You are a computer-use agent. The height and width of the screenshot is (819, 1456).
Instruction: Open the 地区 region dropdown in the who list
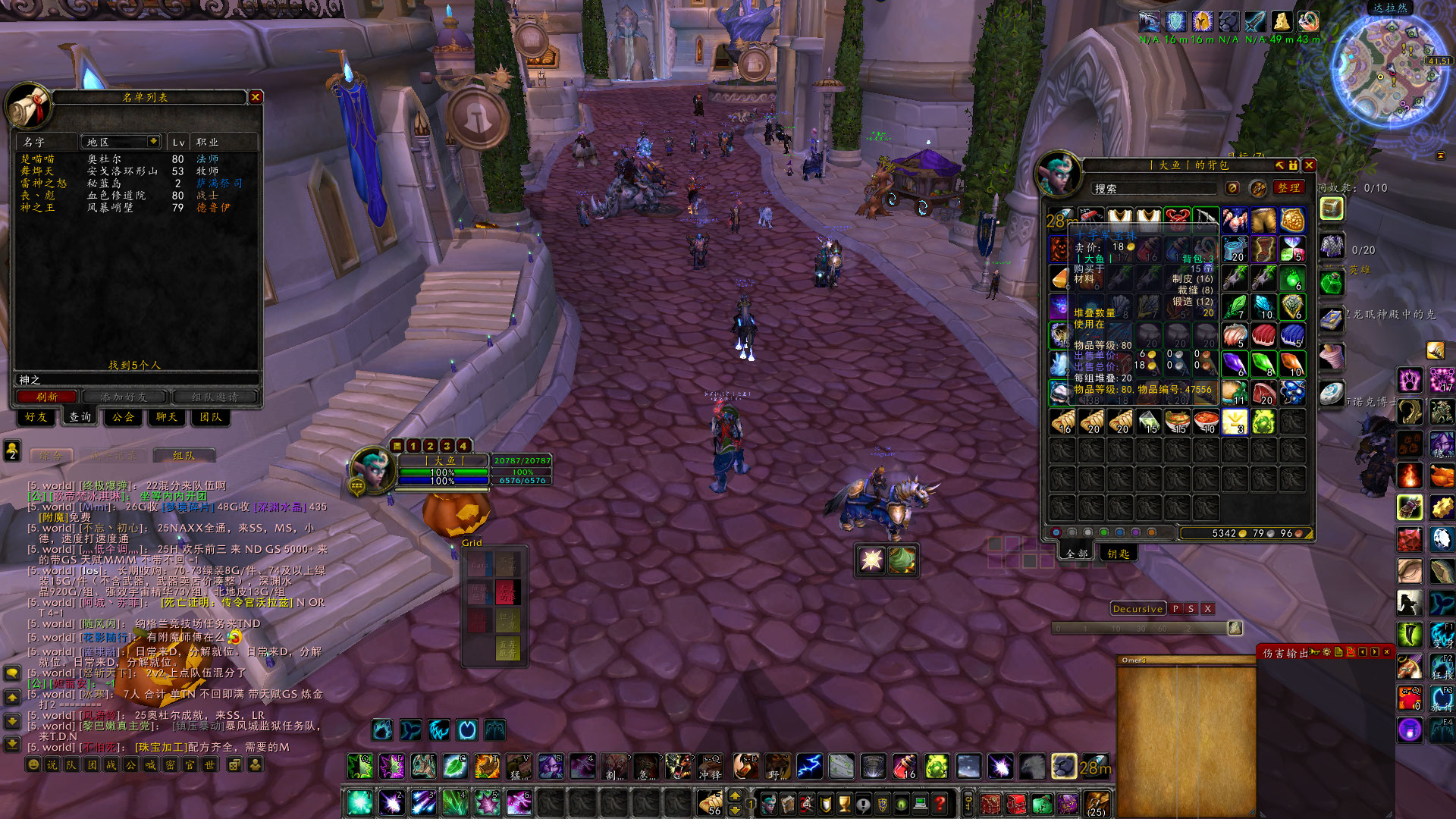pos(121,142)
